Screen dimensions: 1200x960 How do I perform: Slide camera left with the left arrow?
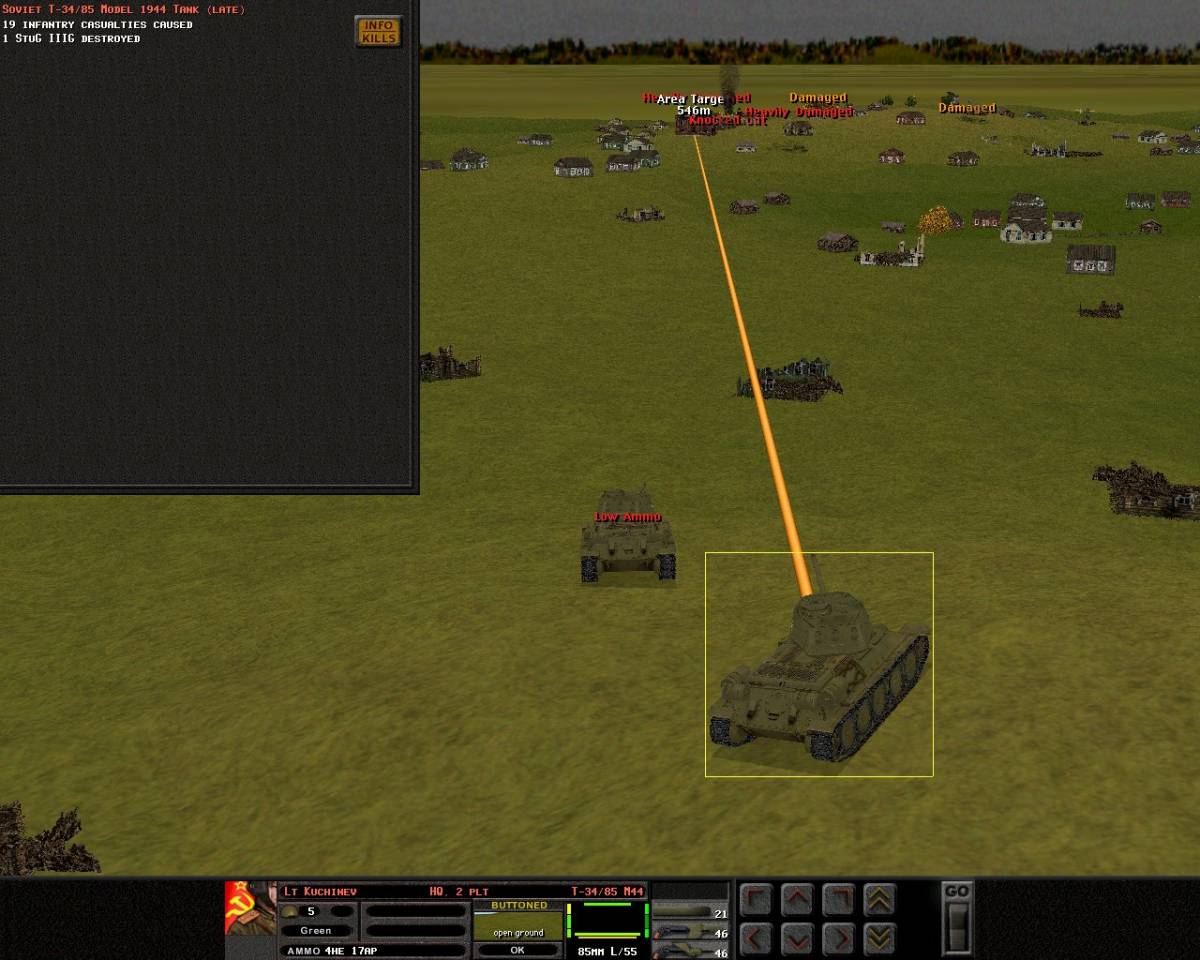click(x=756, y=939)
